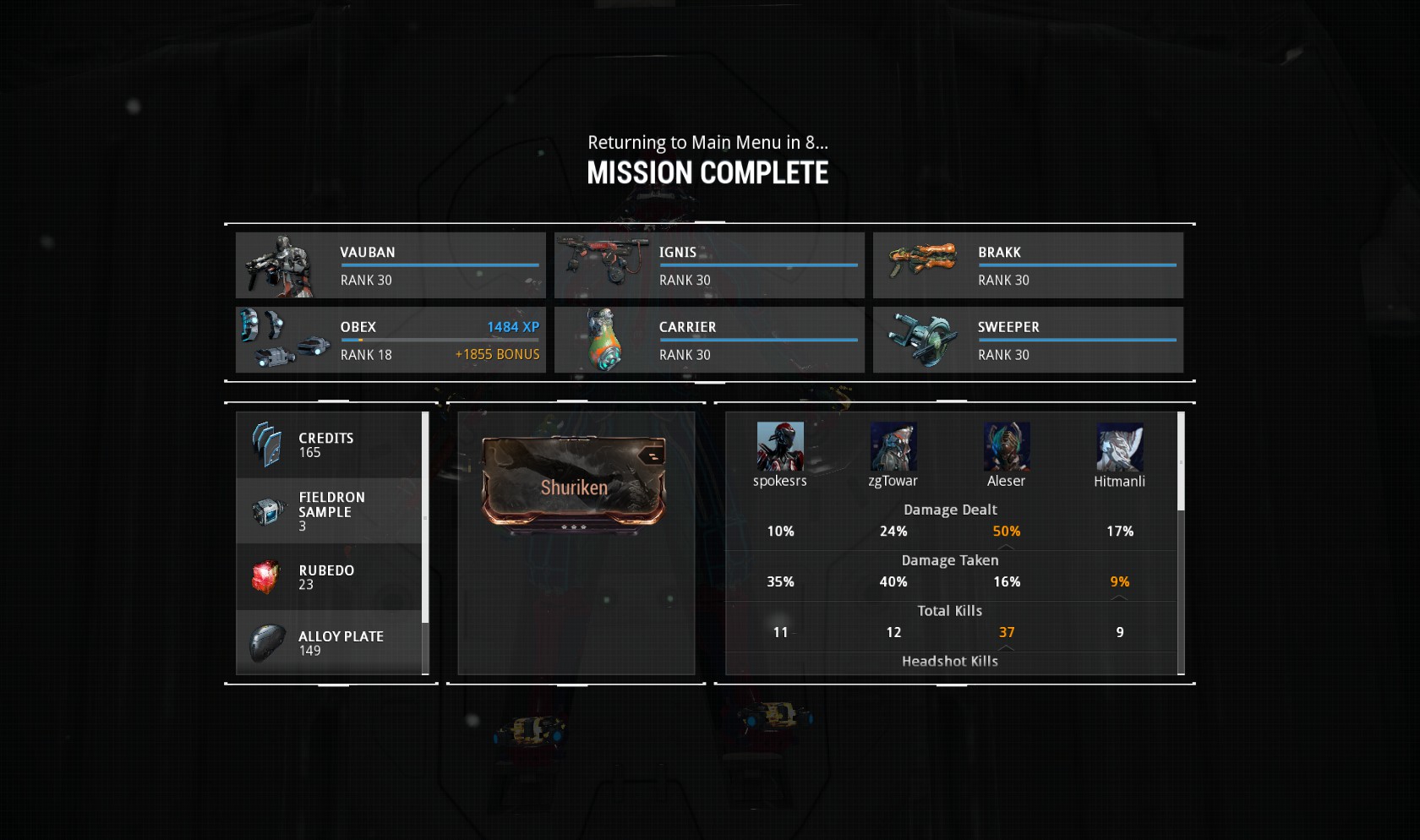Click the Credits reward row
This screenshot has height=840, width=1420.
pyautogui.click(x=329, y=445)
